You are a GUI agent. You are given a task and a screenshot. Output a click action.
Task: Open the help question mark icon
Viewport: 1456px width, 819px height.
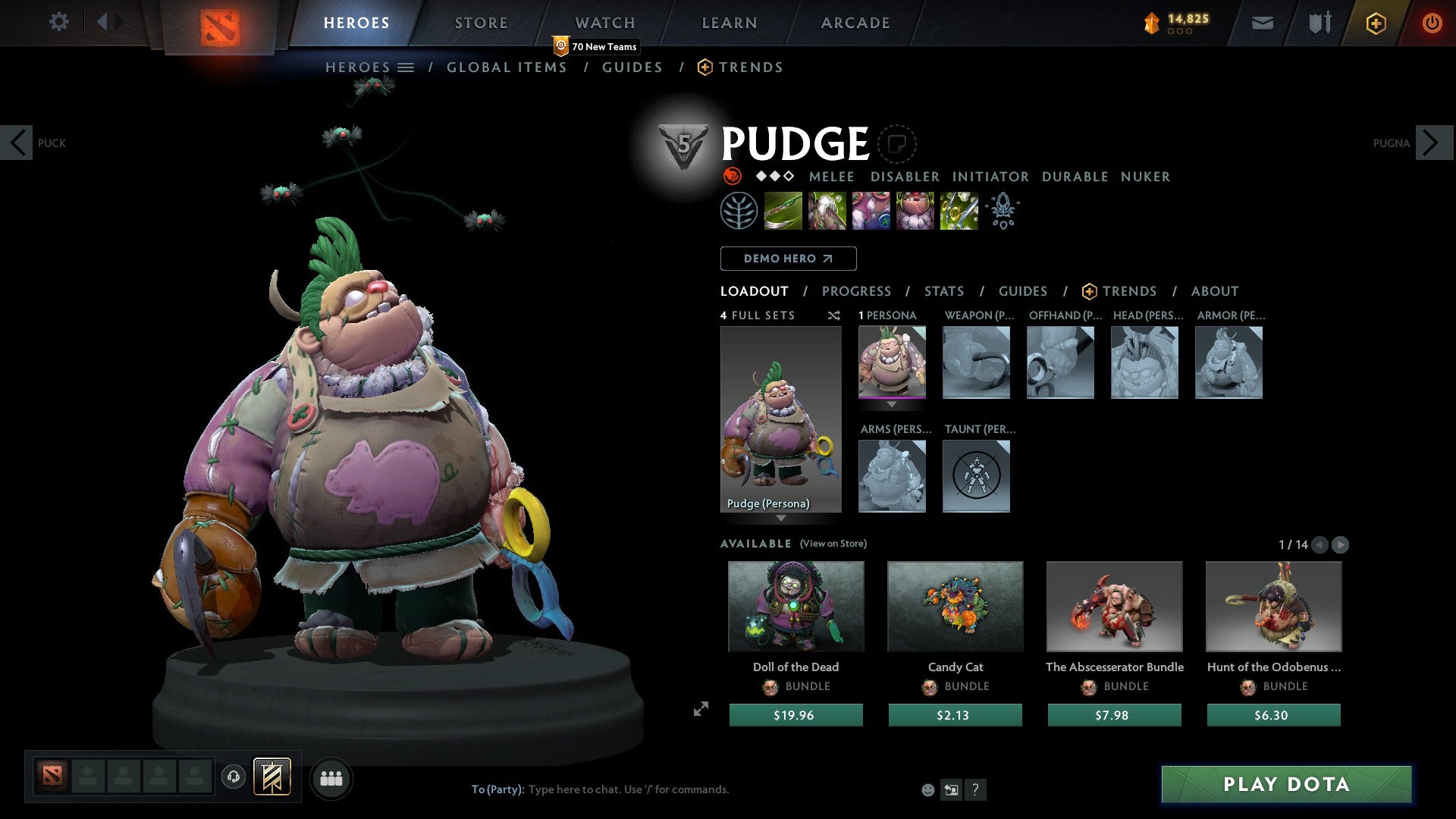coord(974,789)
